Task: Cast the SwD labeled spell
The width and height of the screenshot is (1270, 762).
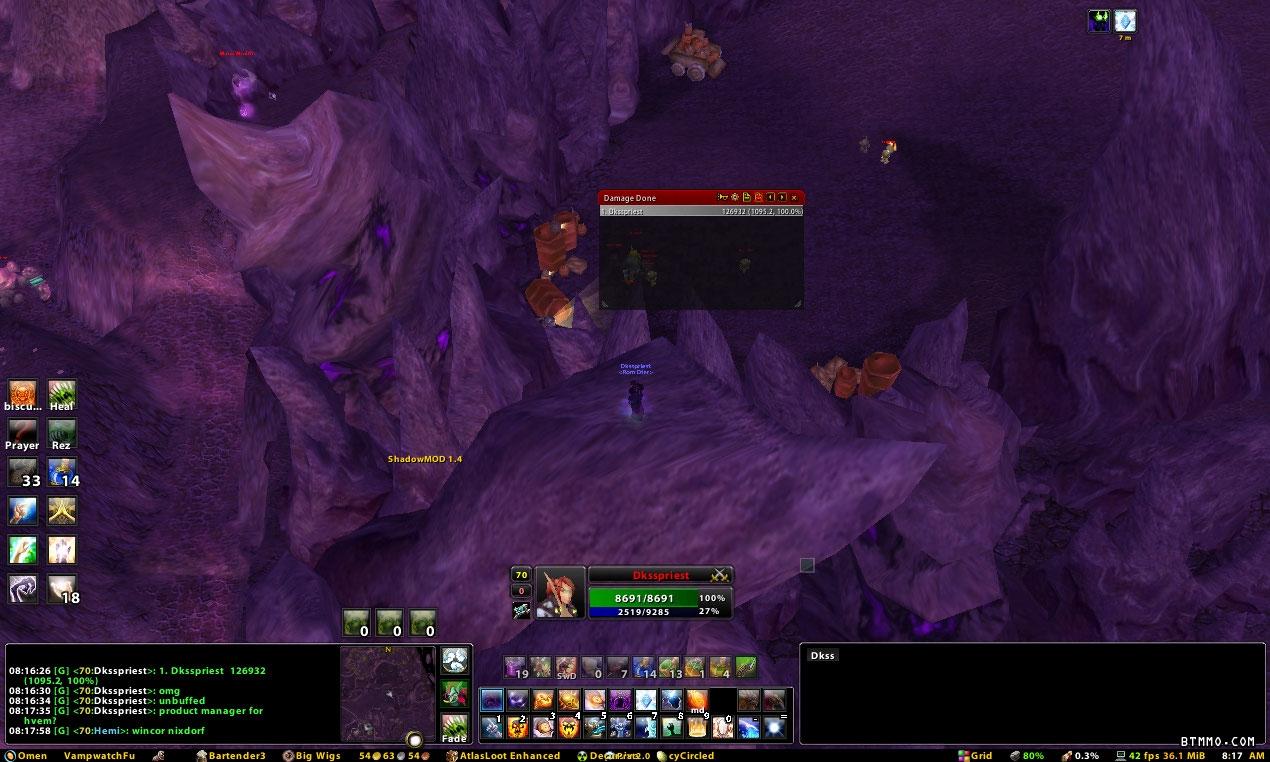Action: point(567,667)
